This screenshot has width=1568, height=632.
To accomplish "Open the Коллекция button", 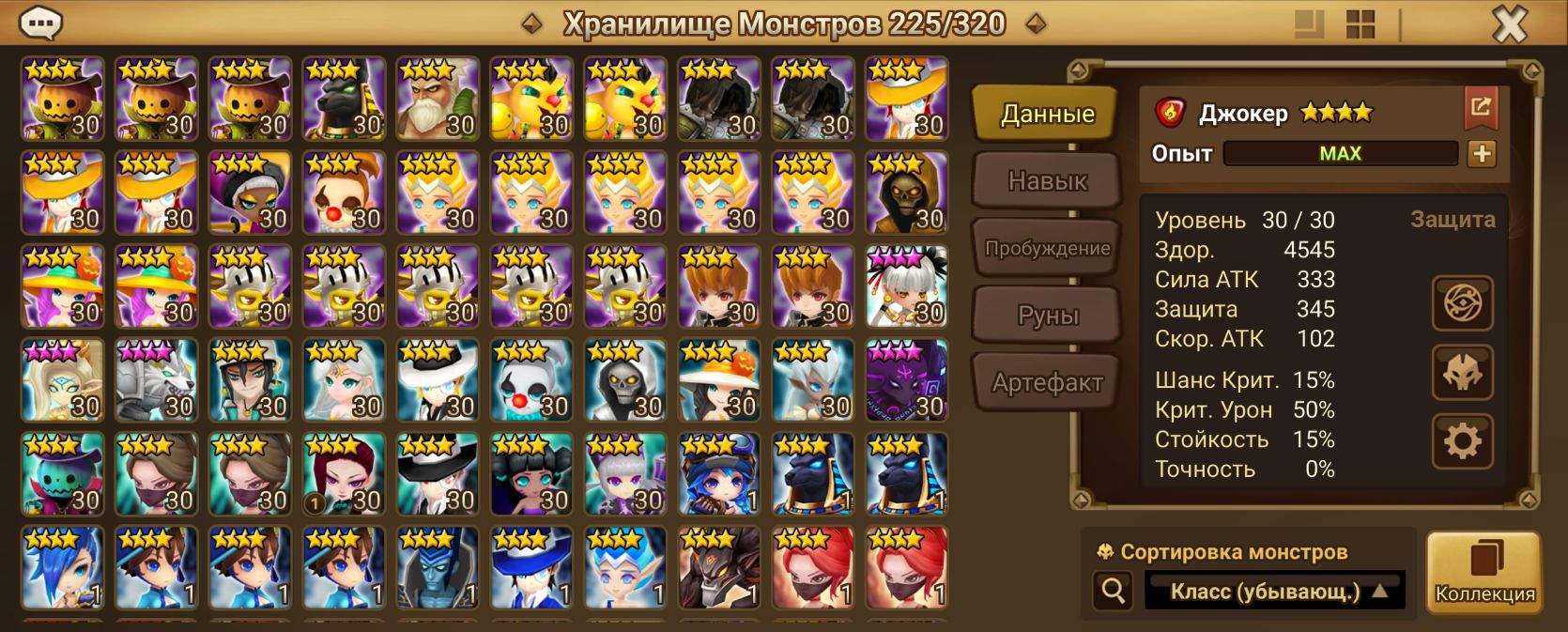I will 1484,572.
